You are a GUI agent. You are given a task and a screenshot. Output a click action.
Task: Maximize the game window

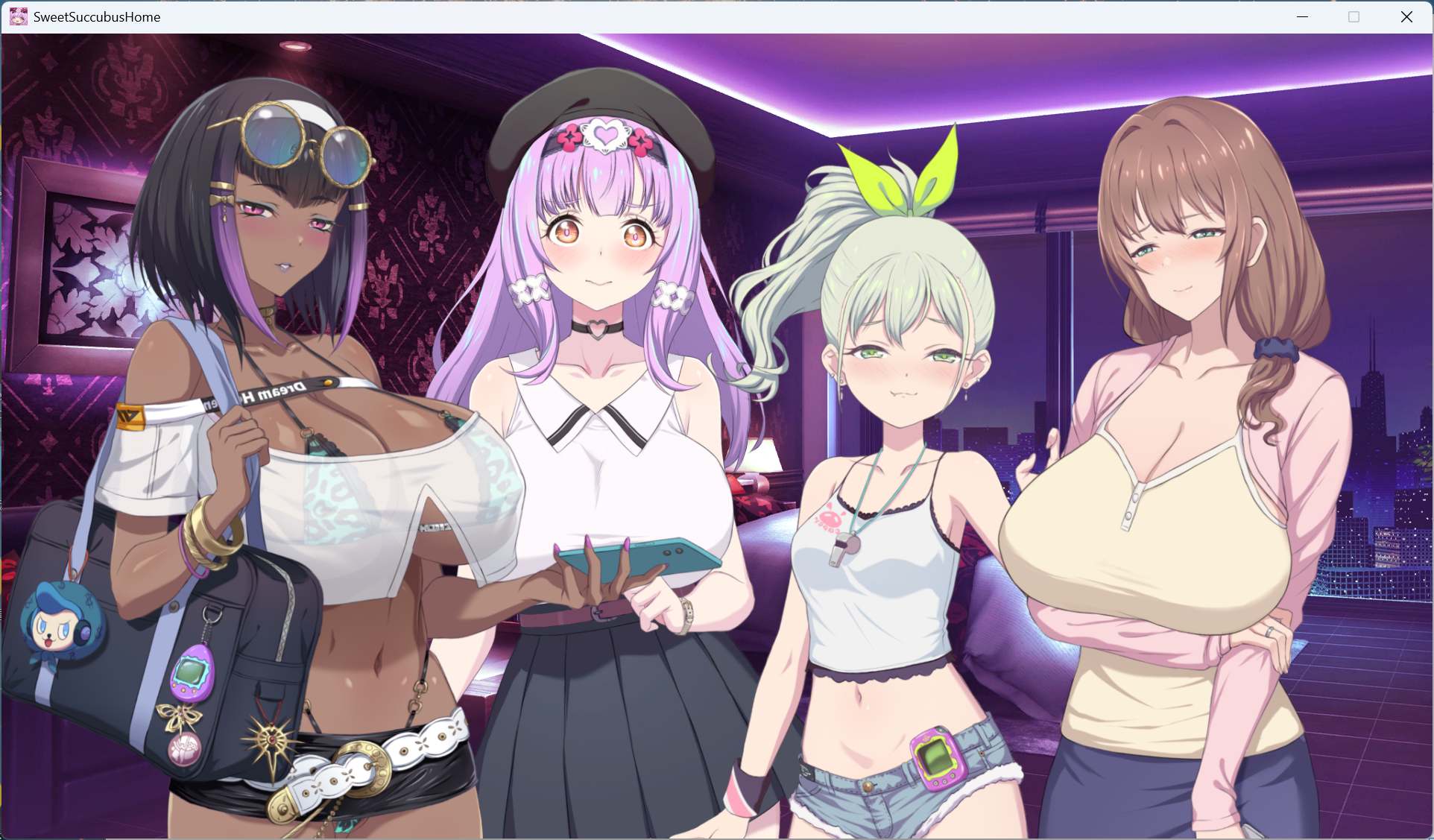coord(1354,16)
